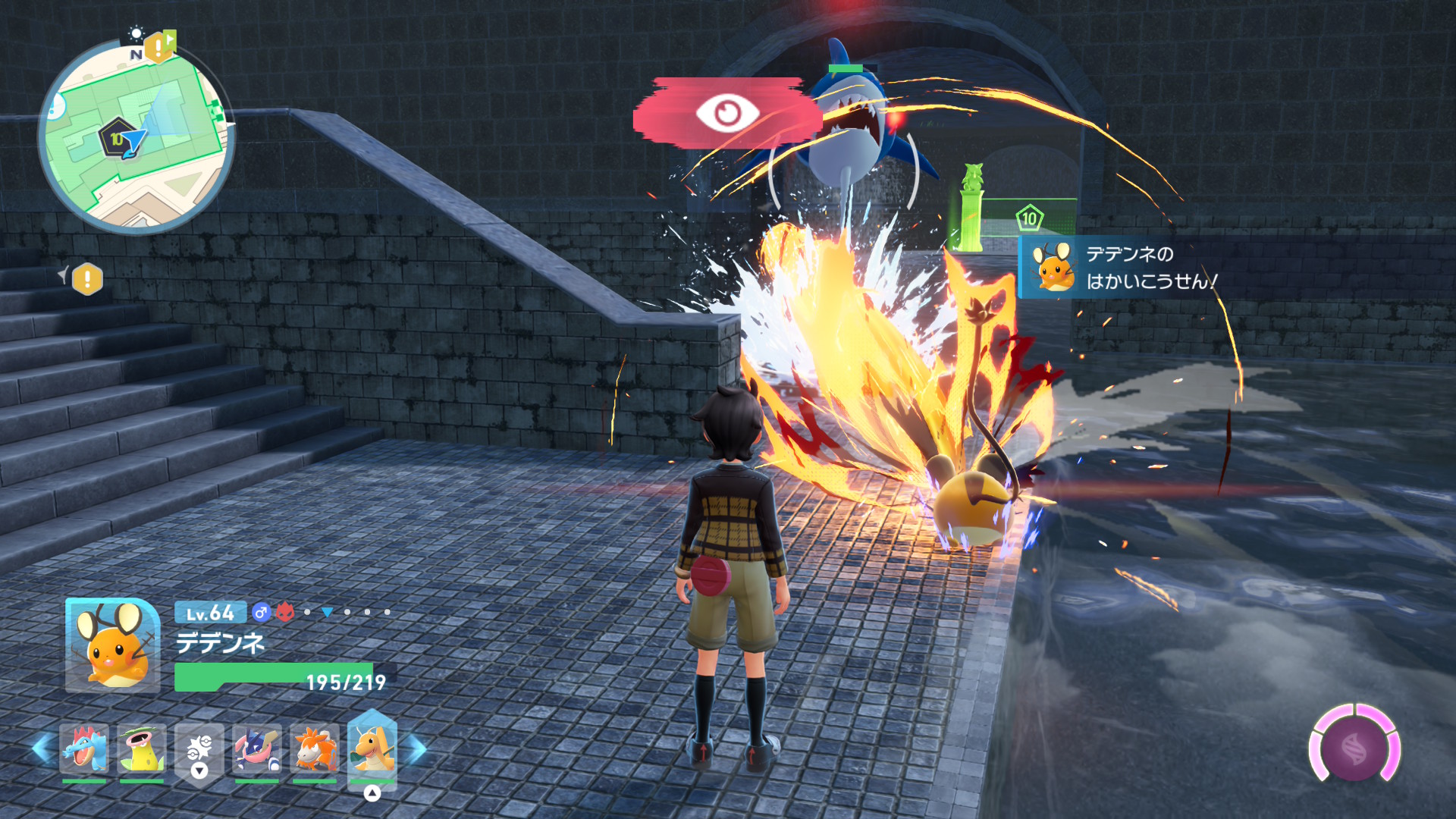
Task: Select the green level 10 wild zone marker
Action: pos(1029,219)
